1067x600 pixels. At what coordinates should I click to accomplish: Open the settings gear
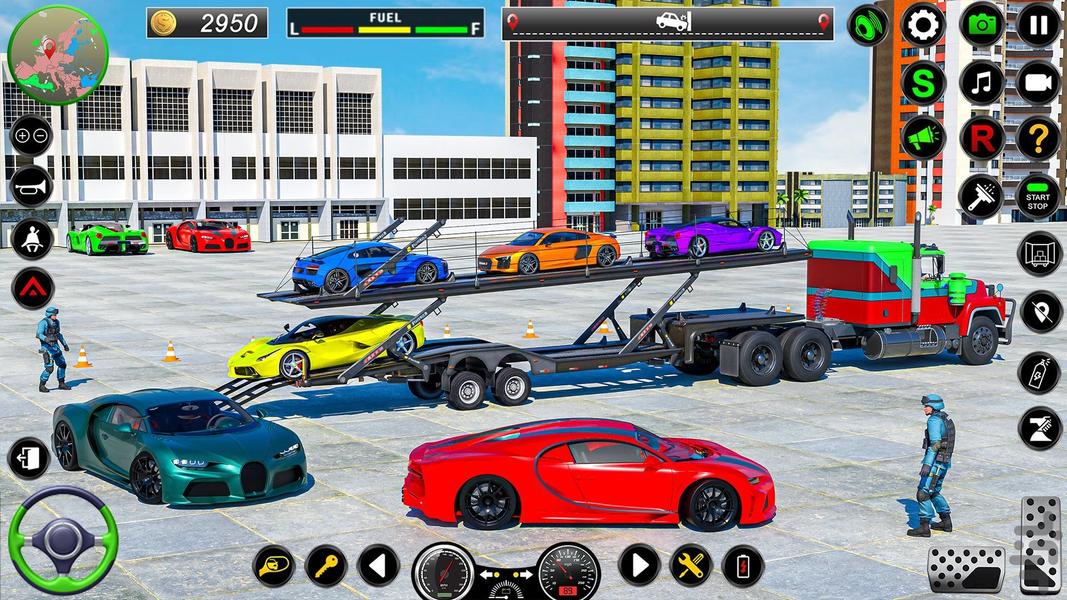tap(922, 25)
